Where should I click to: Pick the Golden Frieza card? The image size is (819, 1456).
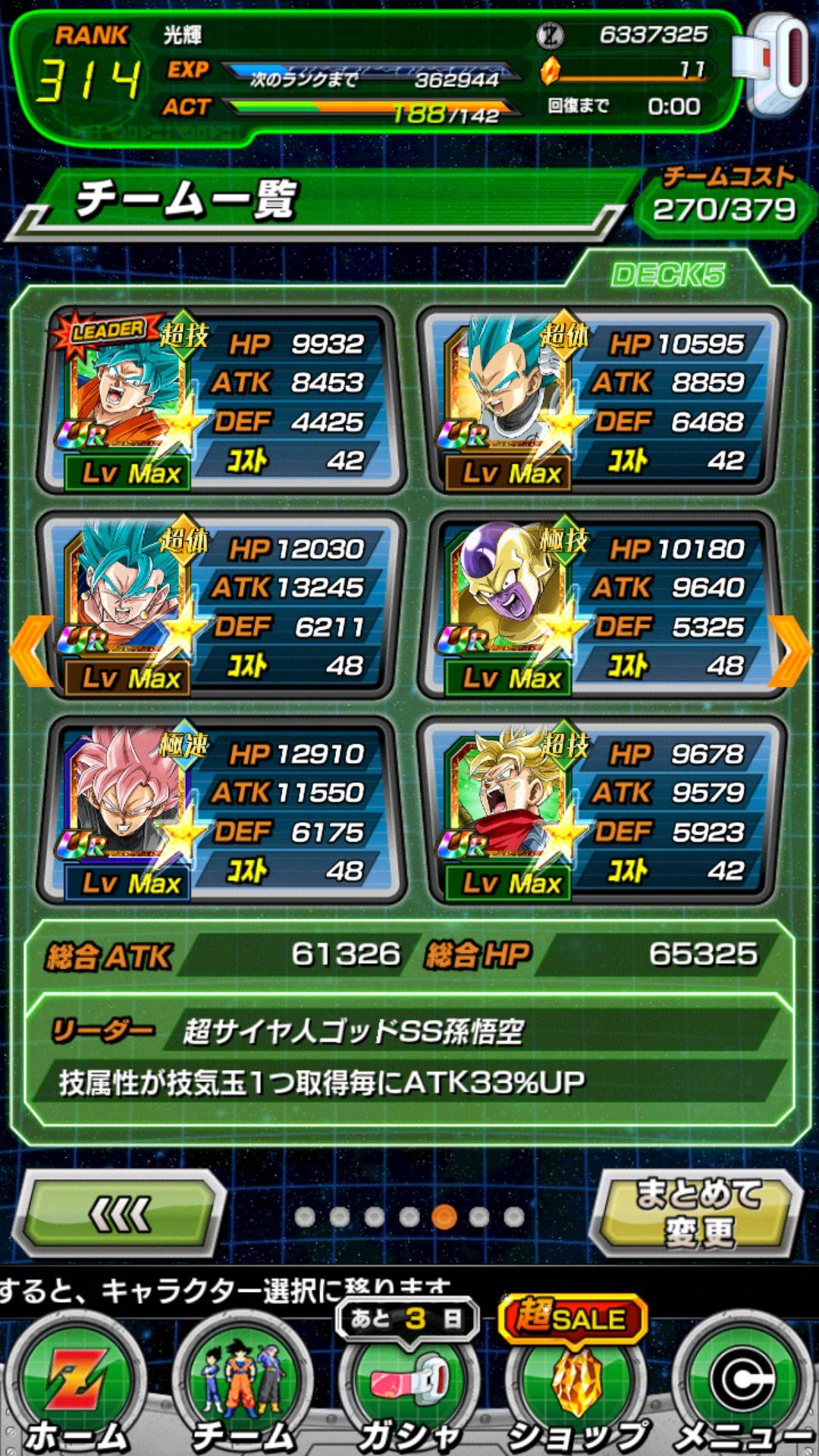(x=601, y=605)
